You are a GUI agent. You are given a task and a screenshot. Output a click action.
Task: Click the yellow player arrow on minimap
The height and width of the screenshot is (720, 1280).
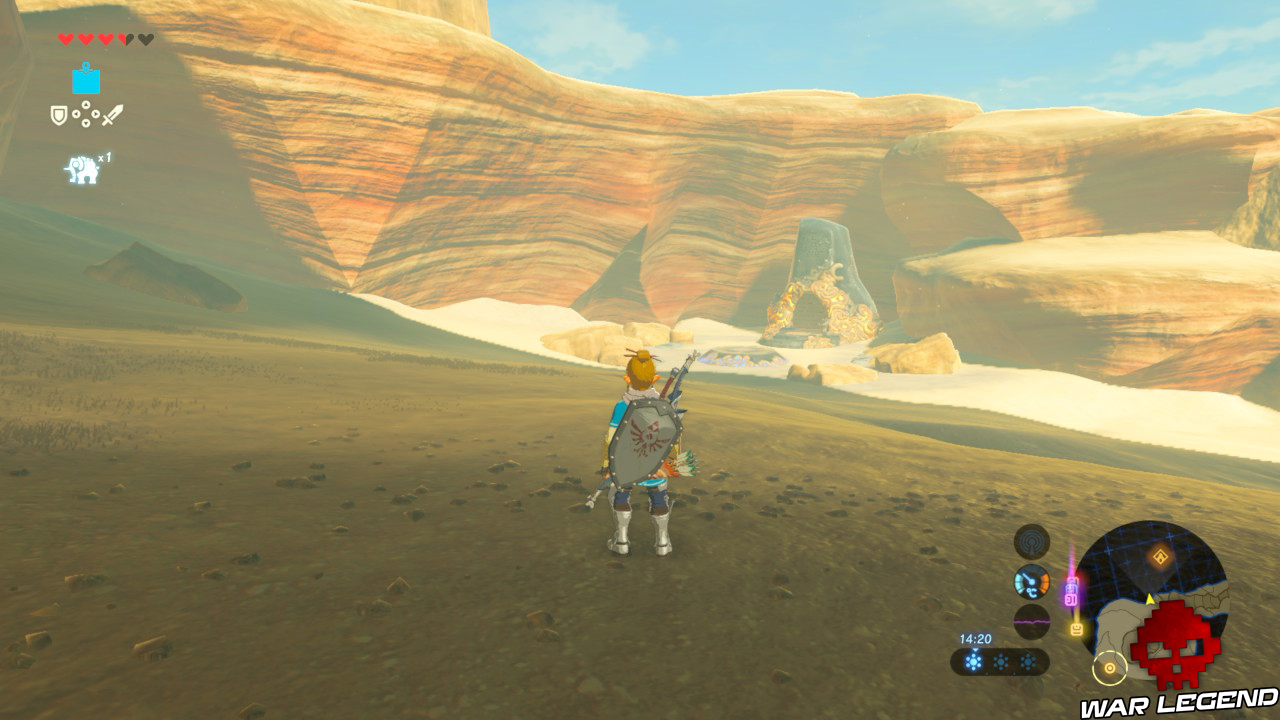point(1150,599)
